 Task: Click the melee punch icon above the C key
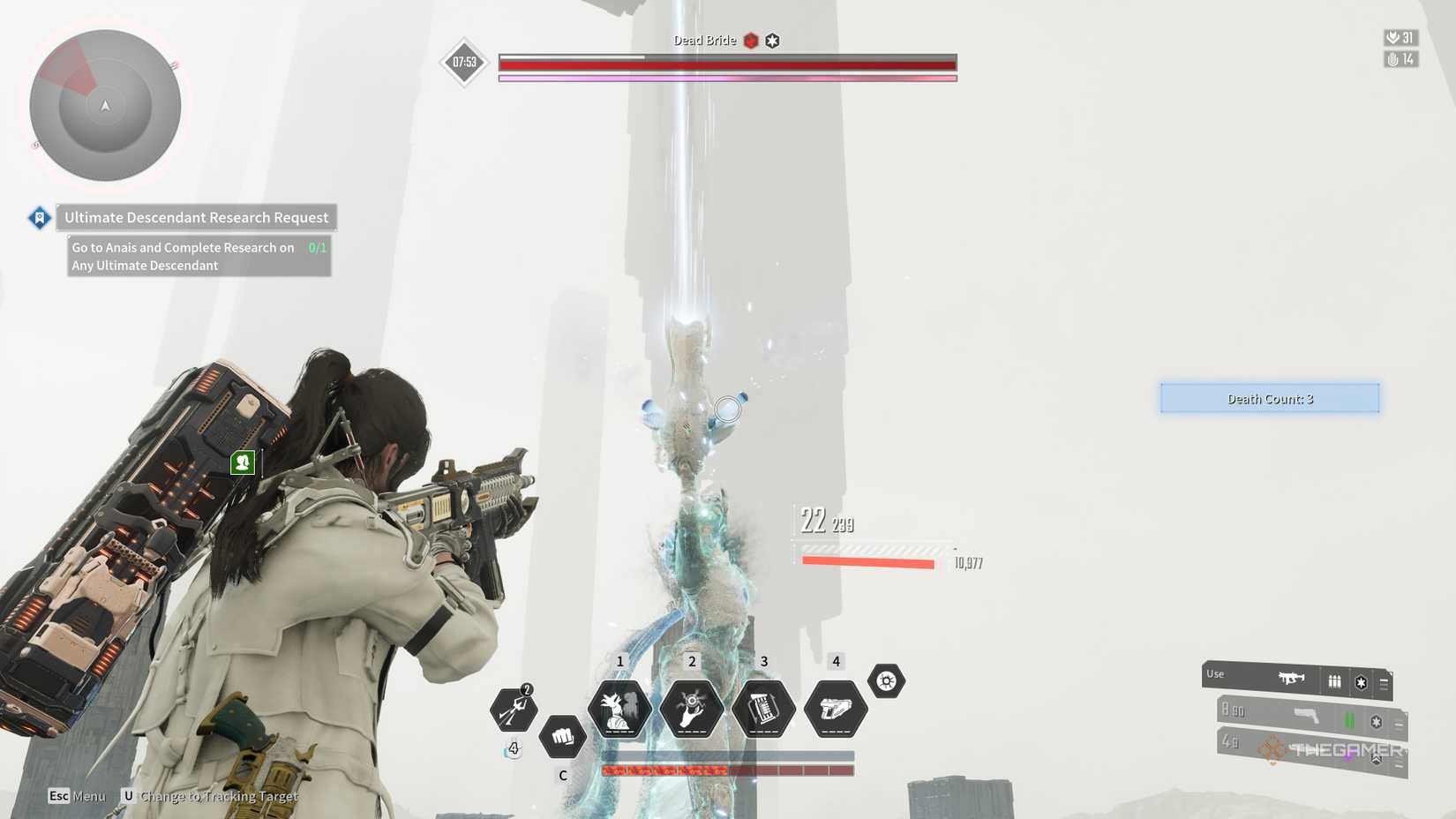(x=563, y=737)
